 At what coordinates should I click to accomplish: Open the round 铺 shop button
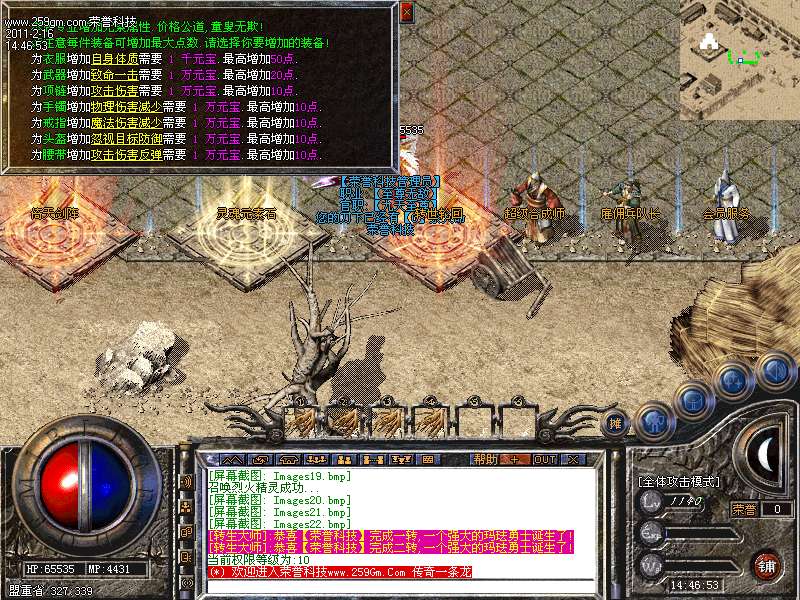click(768, 565)
